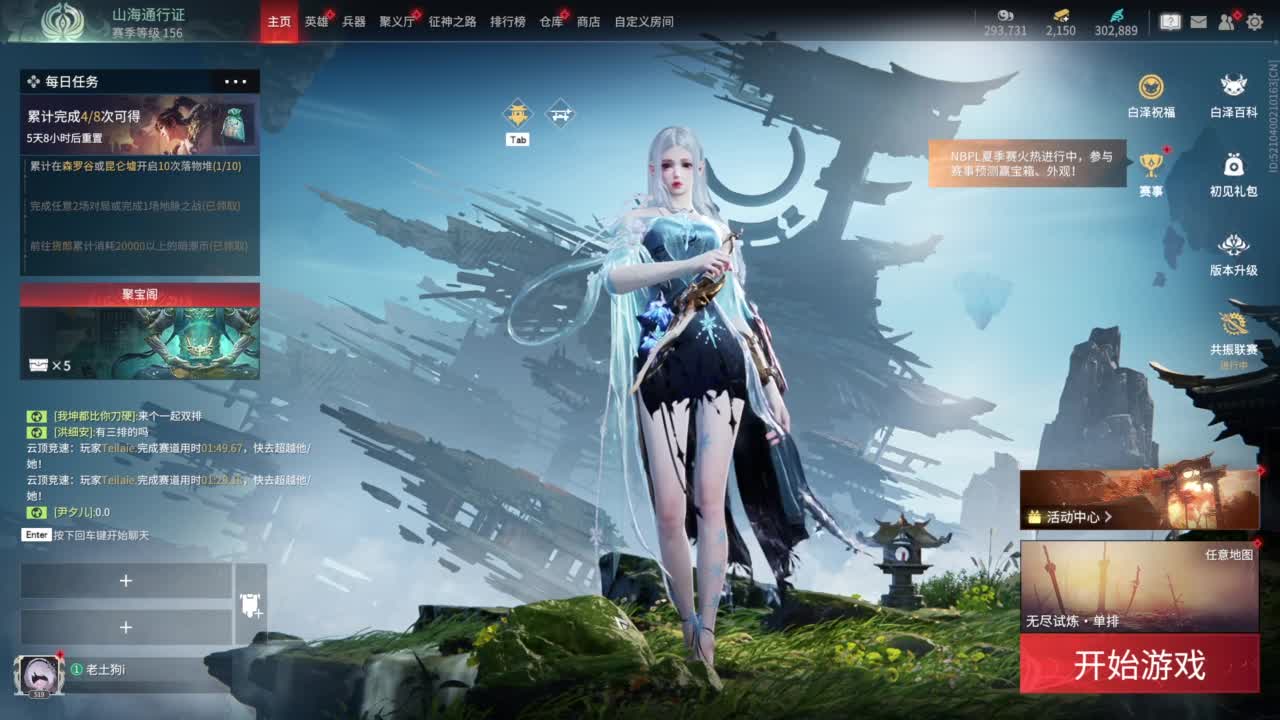Open the 活动中心 event center banner

[x=1139, y=499]
